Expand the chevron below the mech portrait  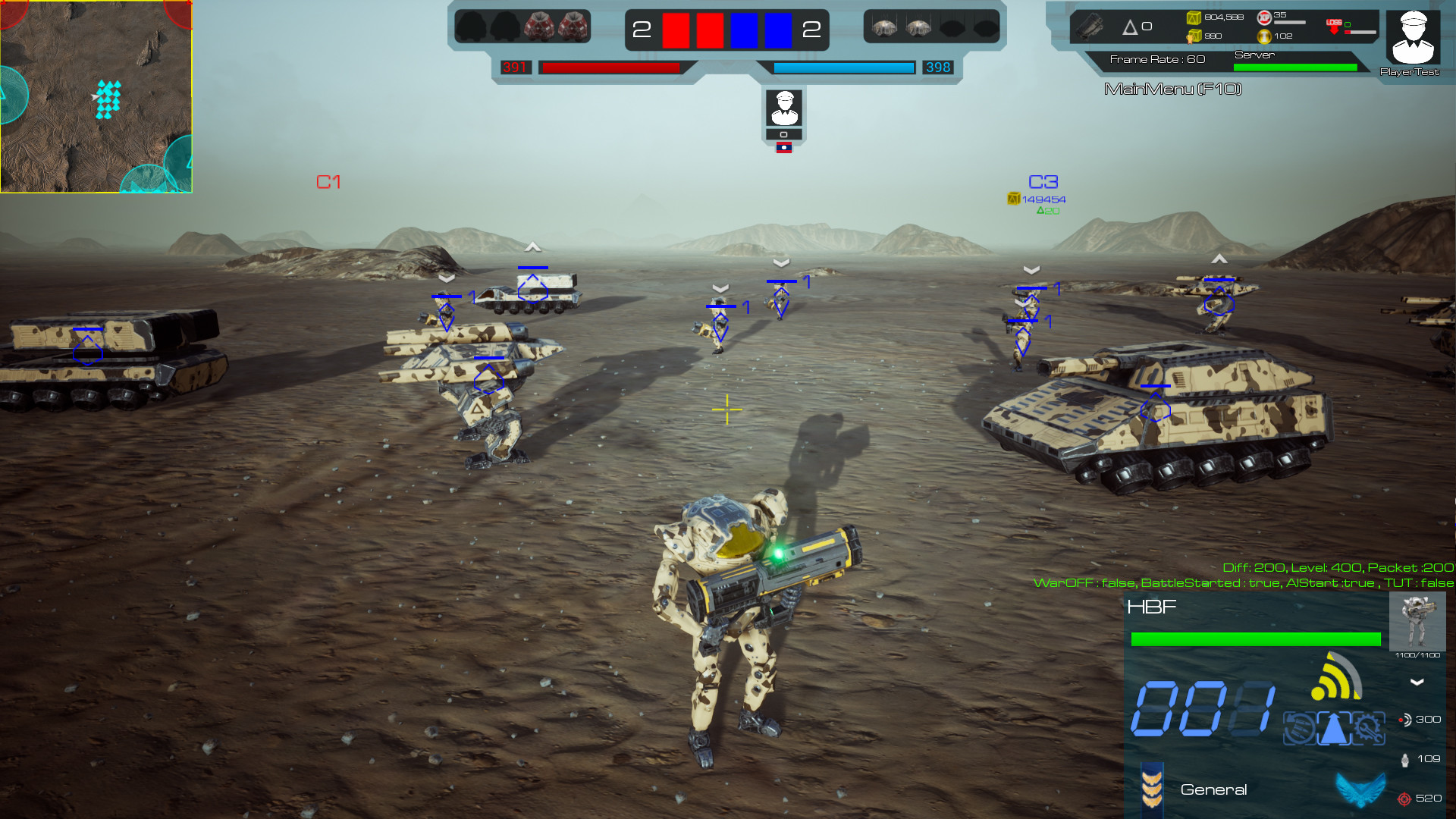(x=1416, y=682)
